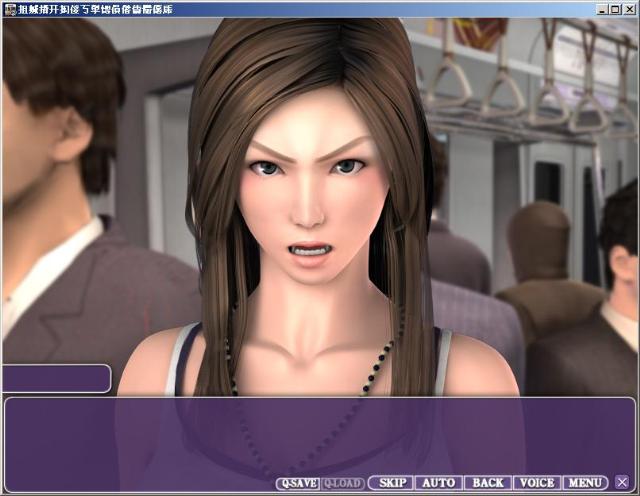This screenshot has height=496, width=640.
Task: Minimize the game window
Action: point(603,8)
